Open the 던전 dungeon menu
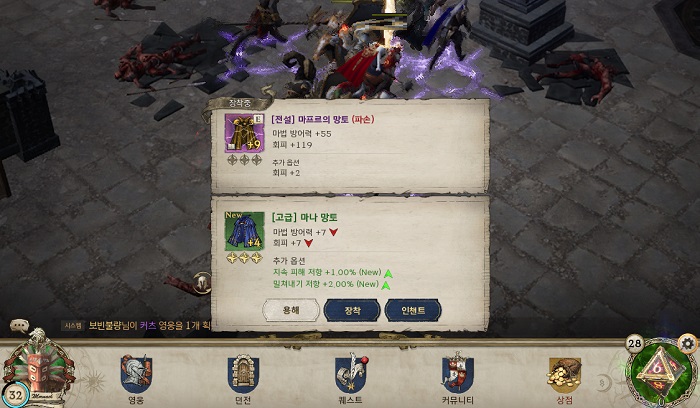Screen dimensions: 700x408 243,377
